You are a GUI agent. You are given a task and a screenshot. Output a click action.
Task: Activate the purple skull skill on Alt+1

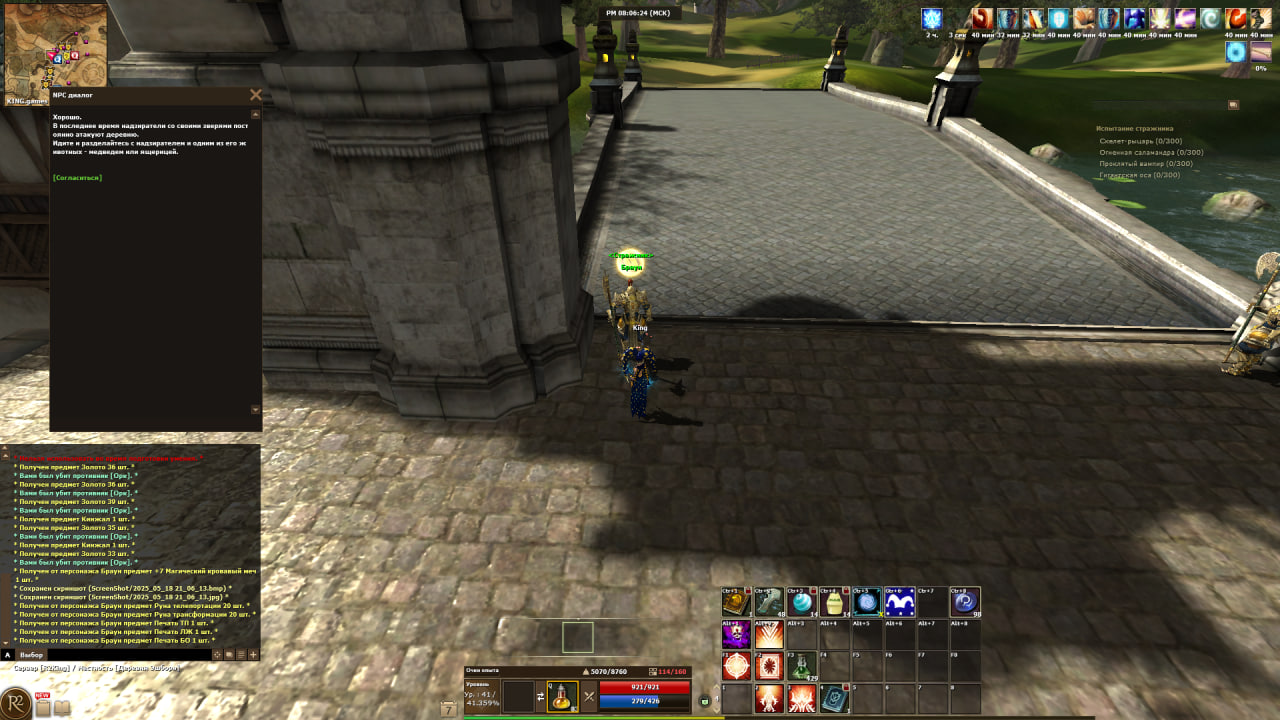736,634
